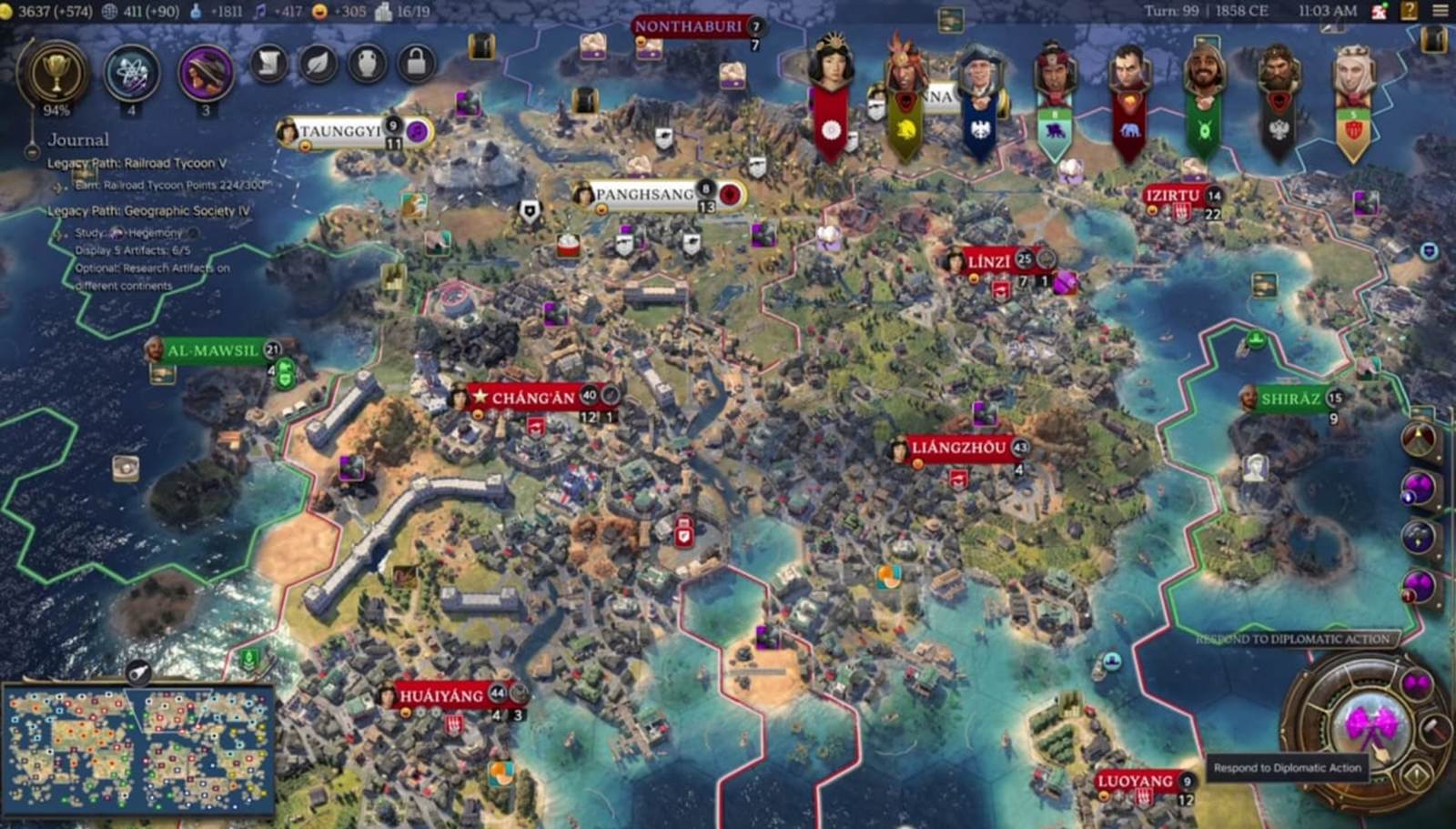Open the culture civics portrait icon
Image resolution: width=1456 pixels, height=829 pixels.
206,73
